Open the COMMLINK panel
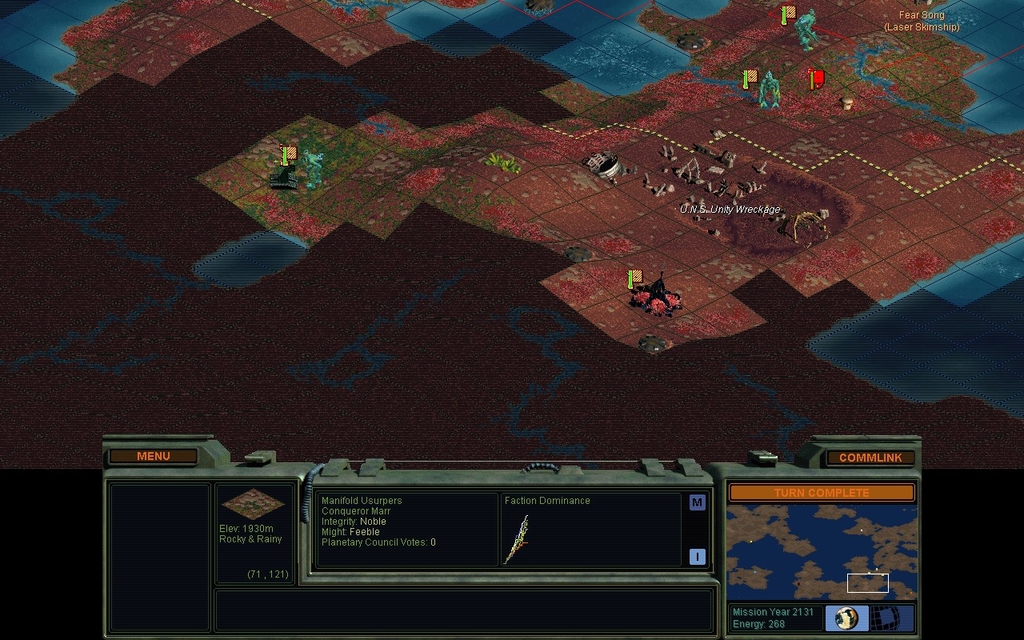Image resolution: width=1024 pixels, height=640 pixels. point(870,457)
